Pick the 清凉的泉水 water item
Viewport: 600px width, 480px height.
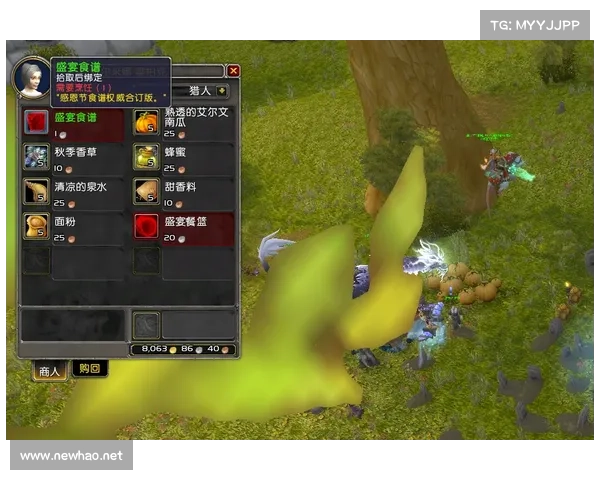pos(36,192)
